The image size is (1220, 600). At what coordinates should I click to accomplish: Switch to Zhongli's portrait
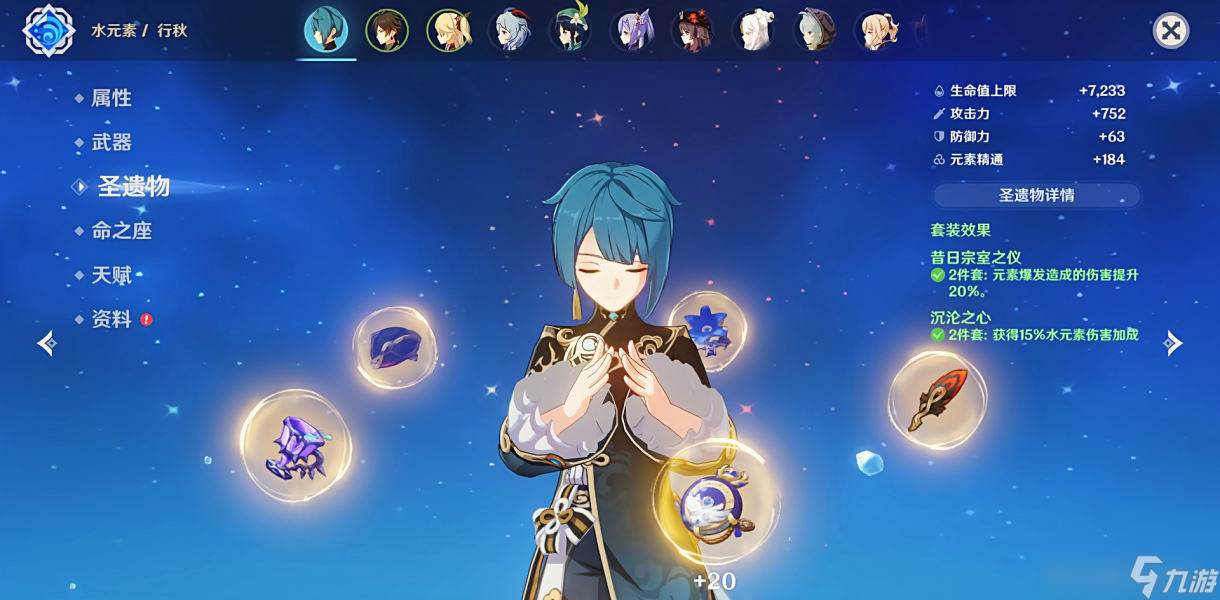tap(386, 31)
